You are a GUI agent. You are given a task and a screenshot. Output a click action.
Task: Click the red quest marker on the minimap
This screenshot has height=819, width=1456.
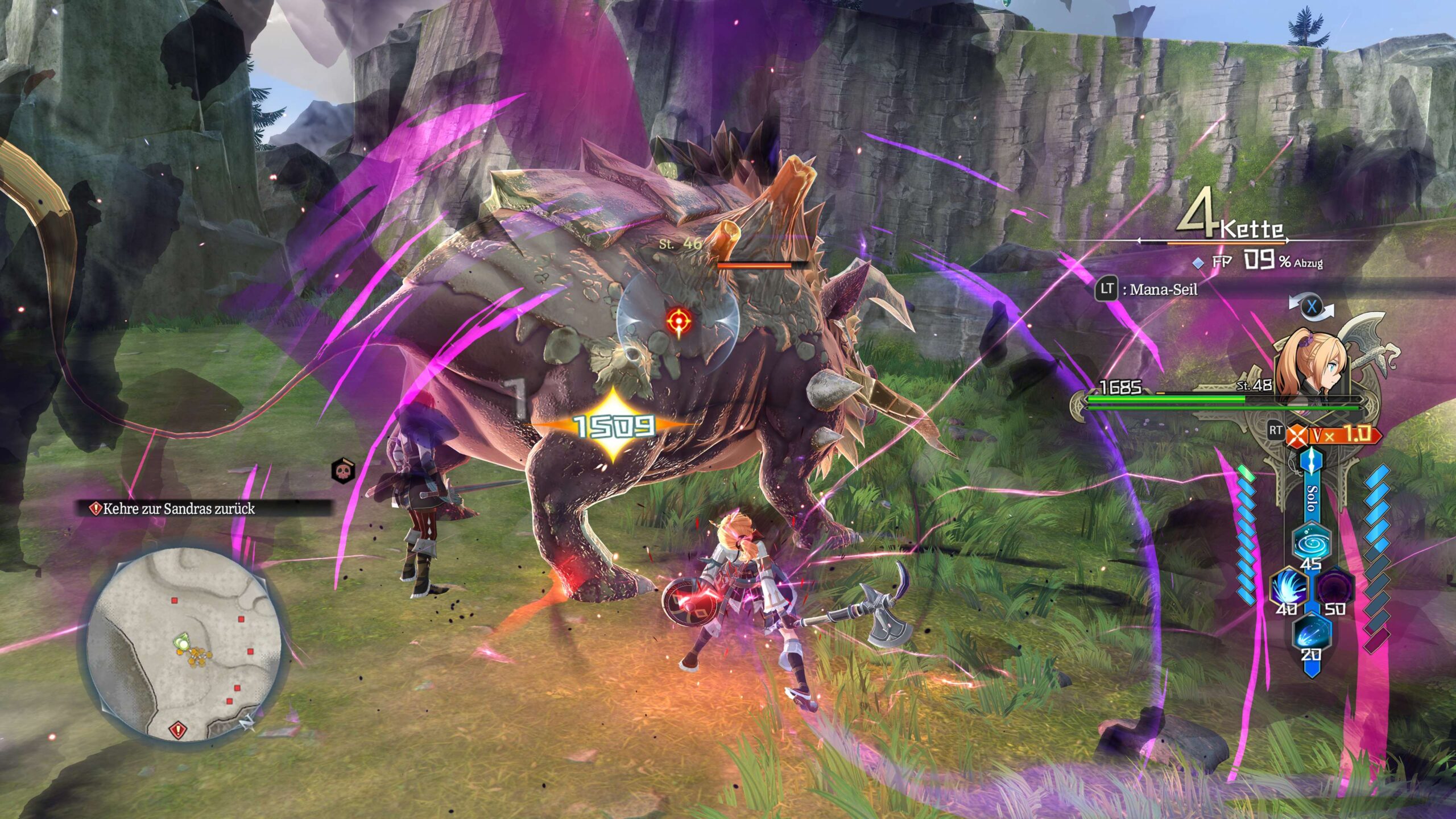(177, 729)
